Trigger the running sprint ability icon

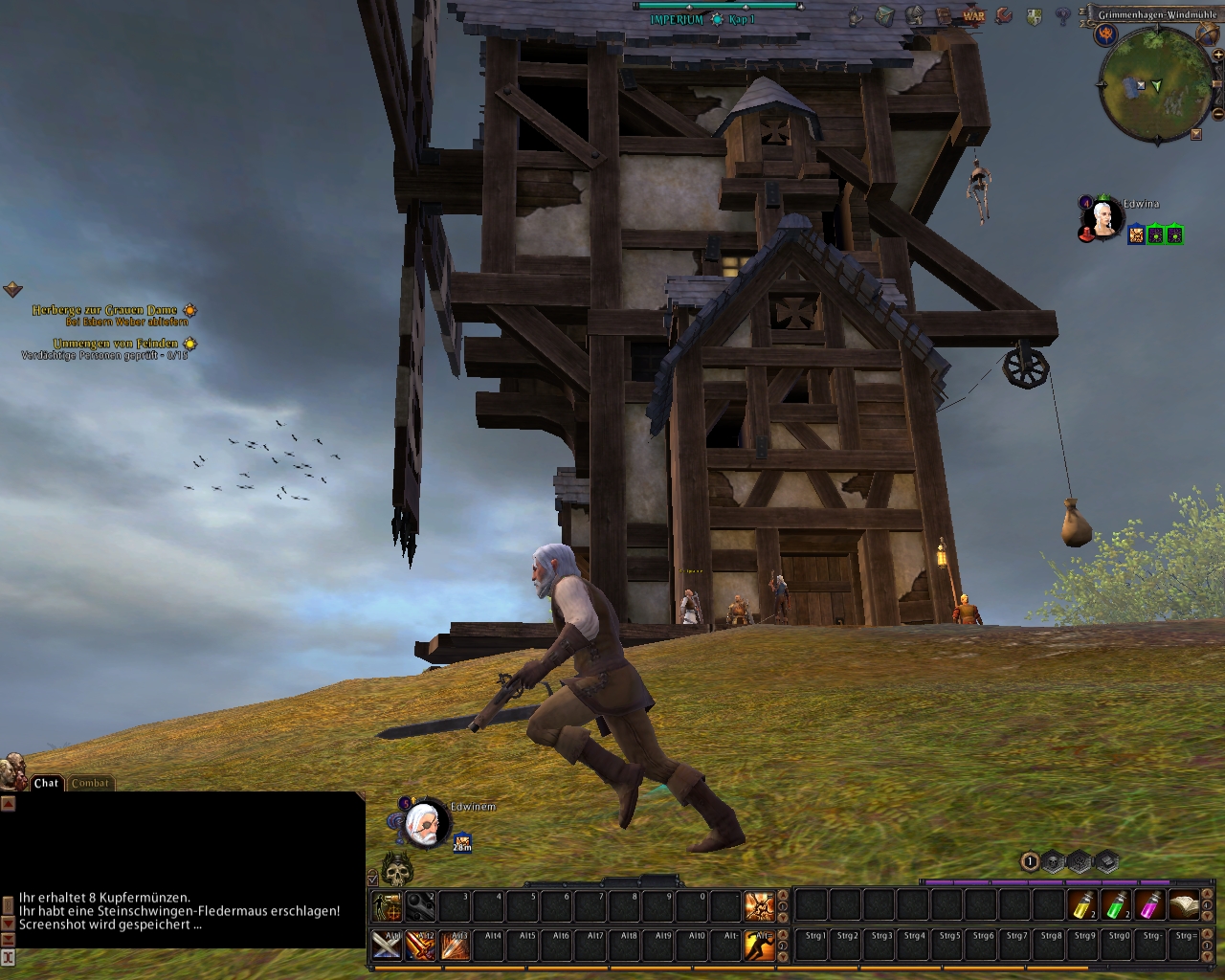pos(759,945)
